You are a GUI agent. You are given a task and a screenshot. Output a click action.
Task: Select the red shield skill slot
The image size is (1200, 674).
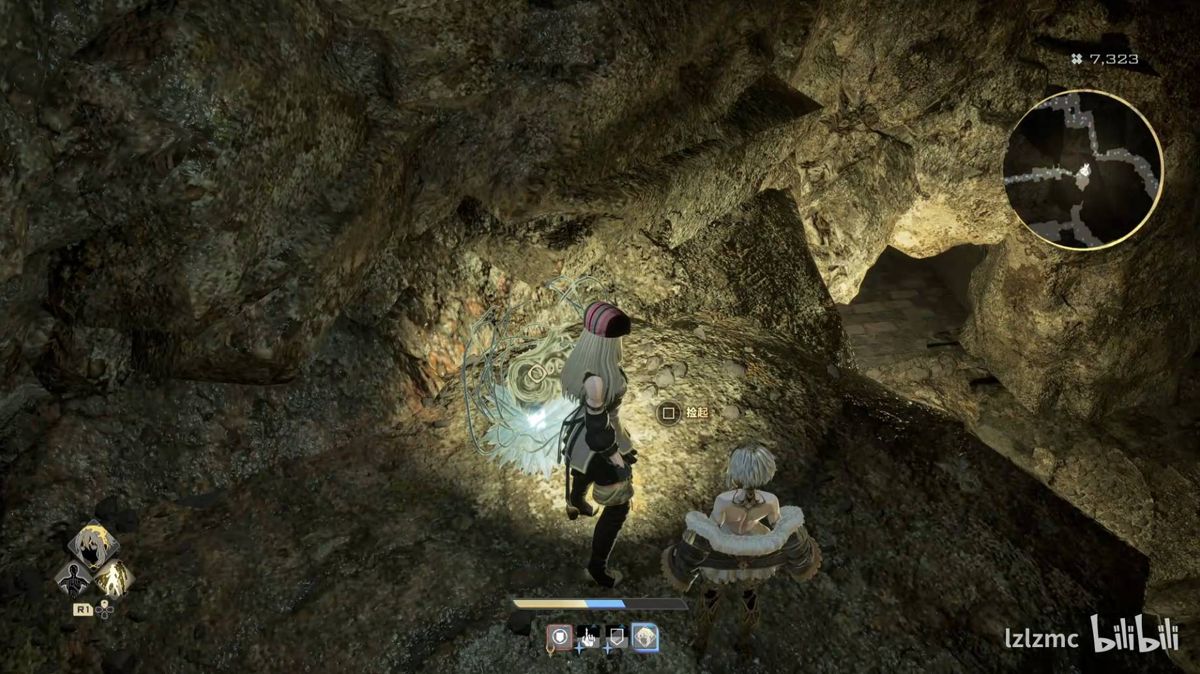[x=560, y=636]
